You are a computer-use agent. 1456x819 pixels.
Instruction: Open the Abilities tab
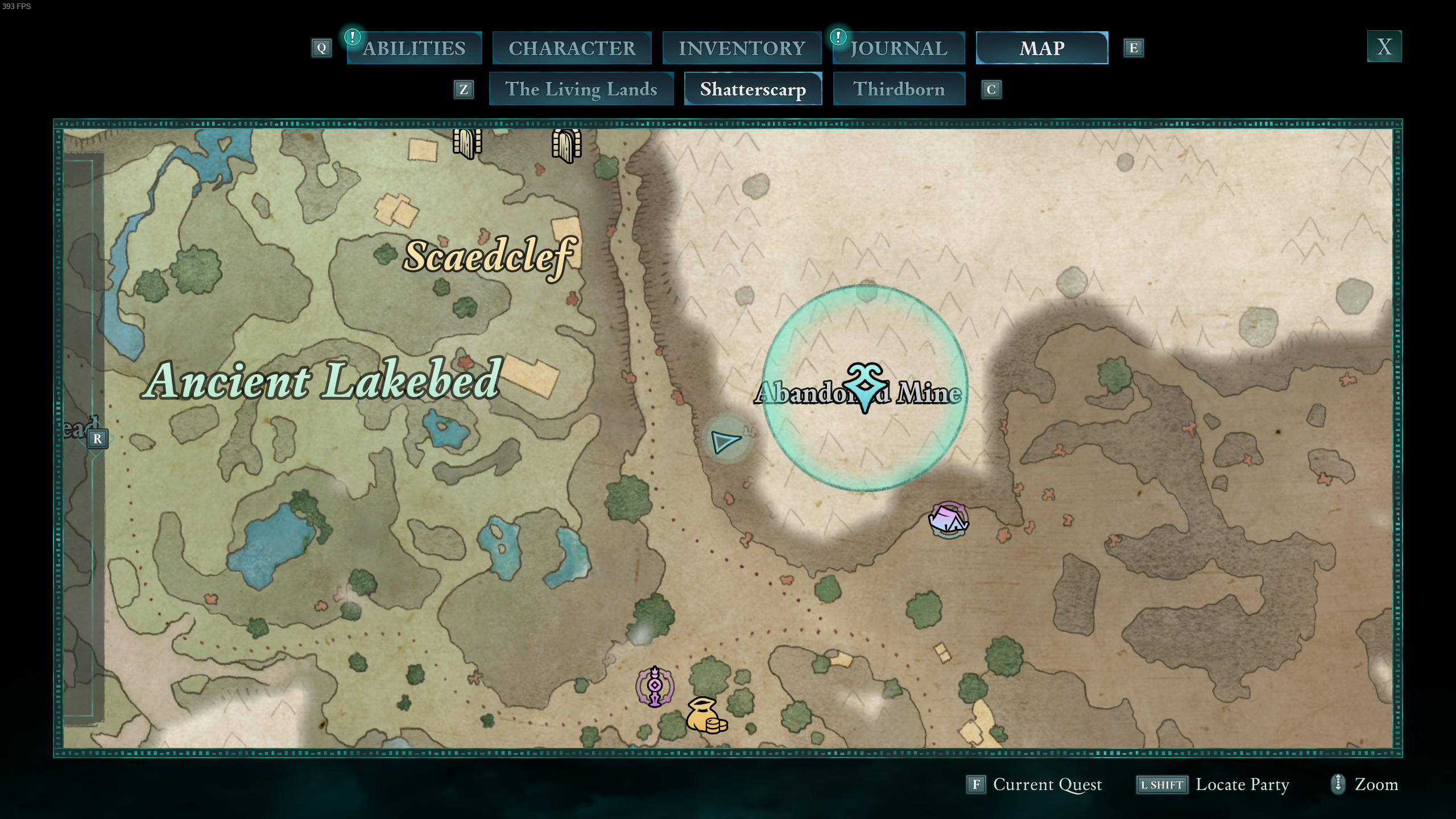coord(414,48)
